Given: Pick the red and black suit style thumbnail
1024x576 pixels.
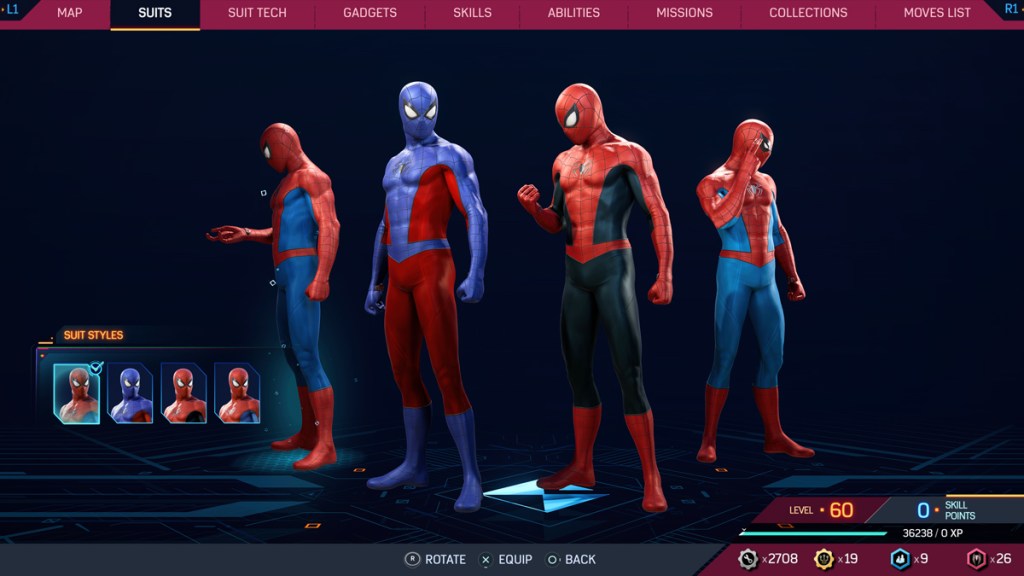Looking at the screenshot, I should pos(184,393).
